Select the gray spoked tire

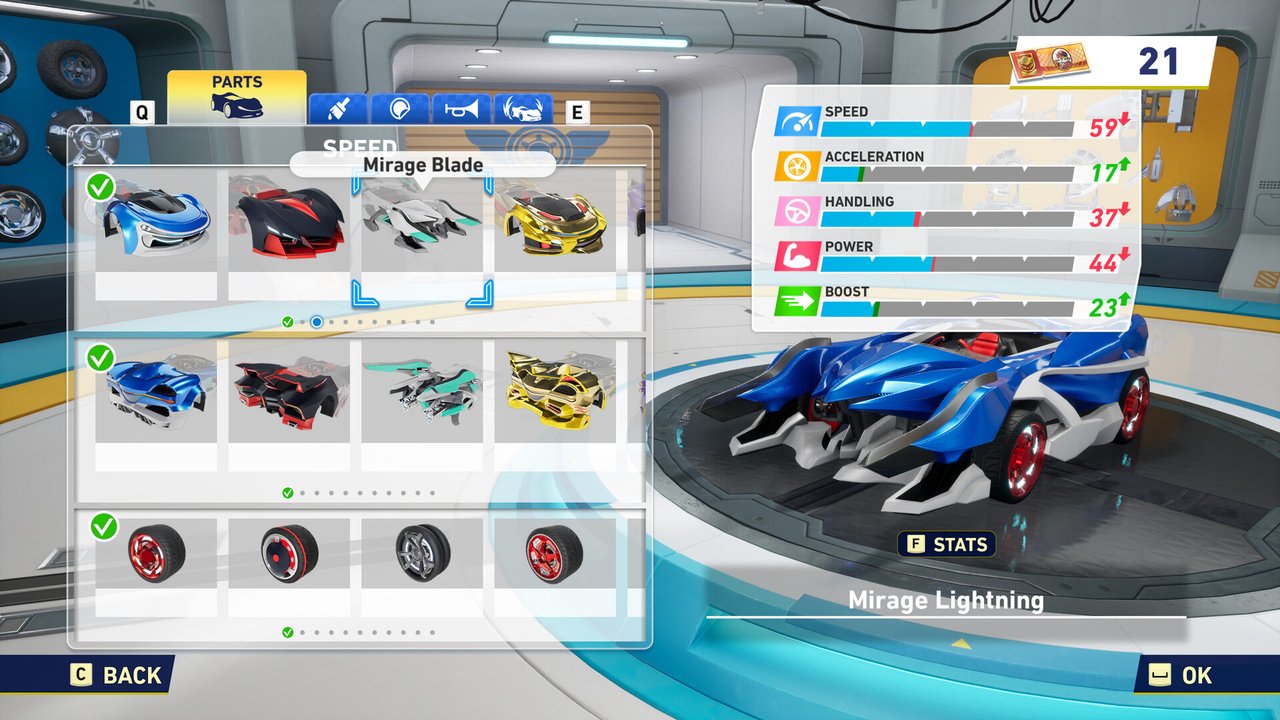(x=422, y=555)
